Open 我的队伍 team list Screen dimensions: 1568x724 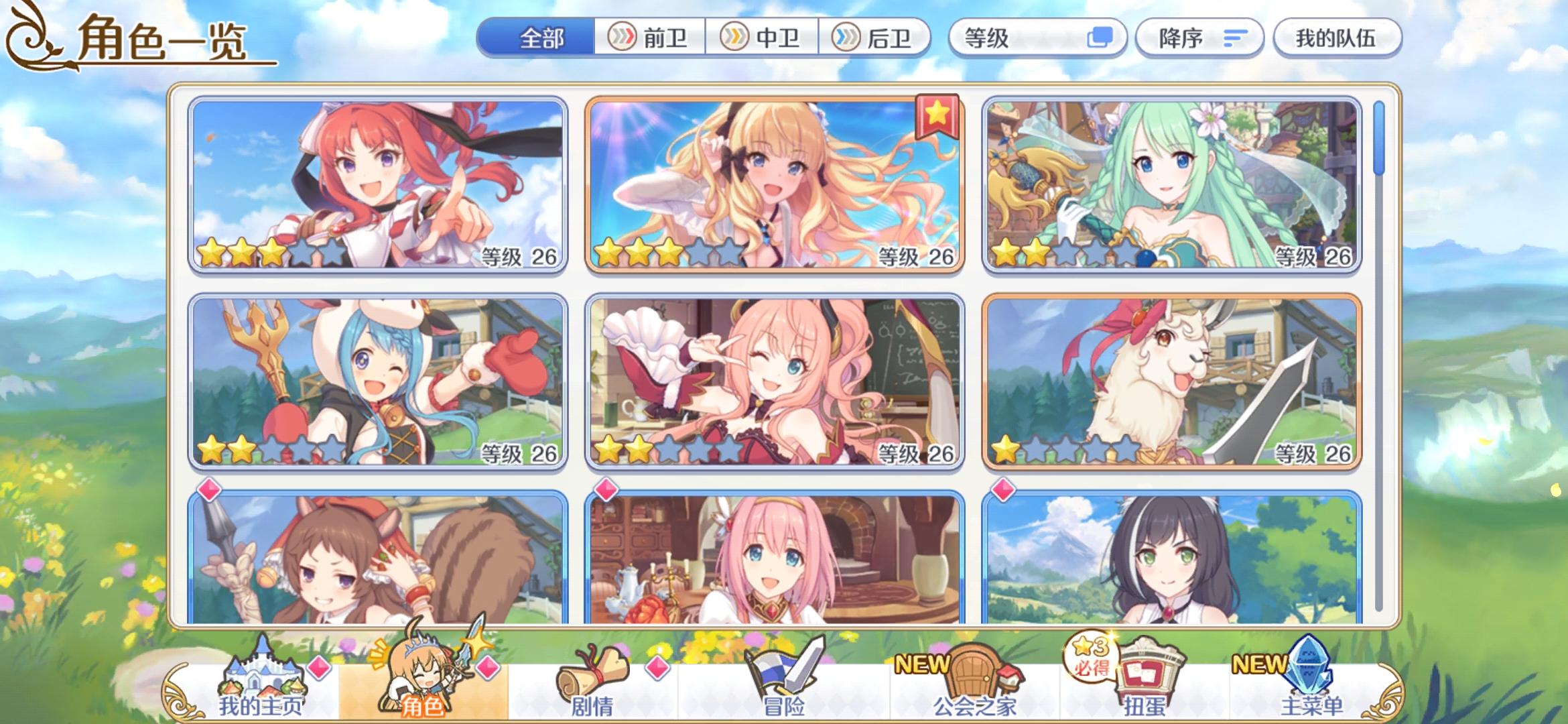pos(1336,38)
